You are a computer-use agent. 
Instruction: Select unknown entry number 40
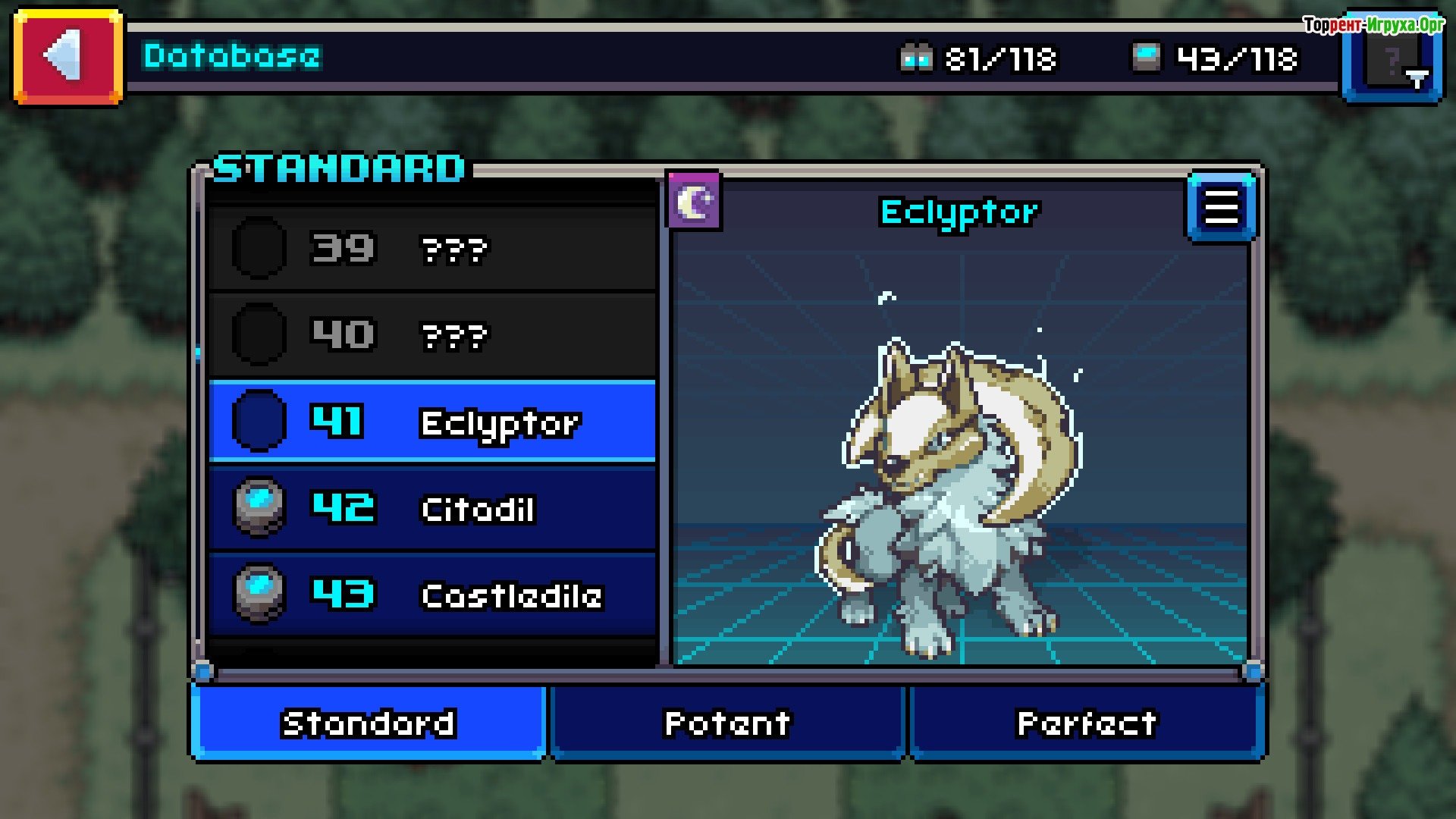coord(431,334)
